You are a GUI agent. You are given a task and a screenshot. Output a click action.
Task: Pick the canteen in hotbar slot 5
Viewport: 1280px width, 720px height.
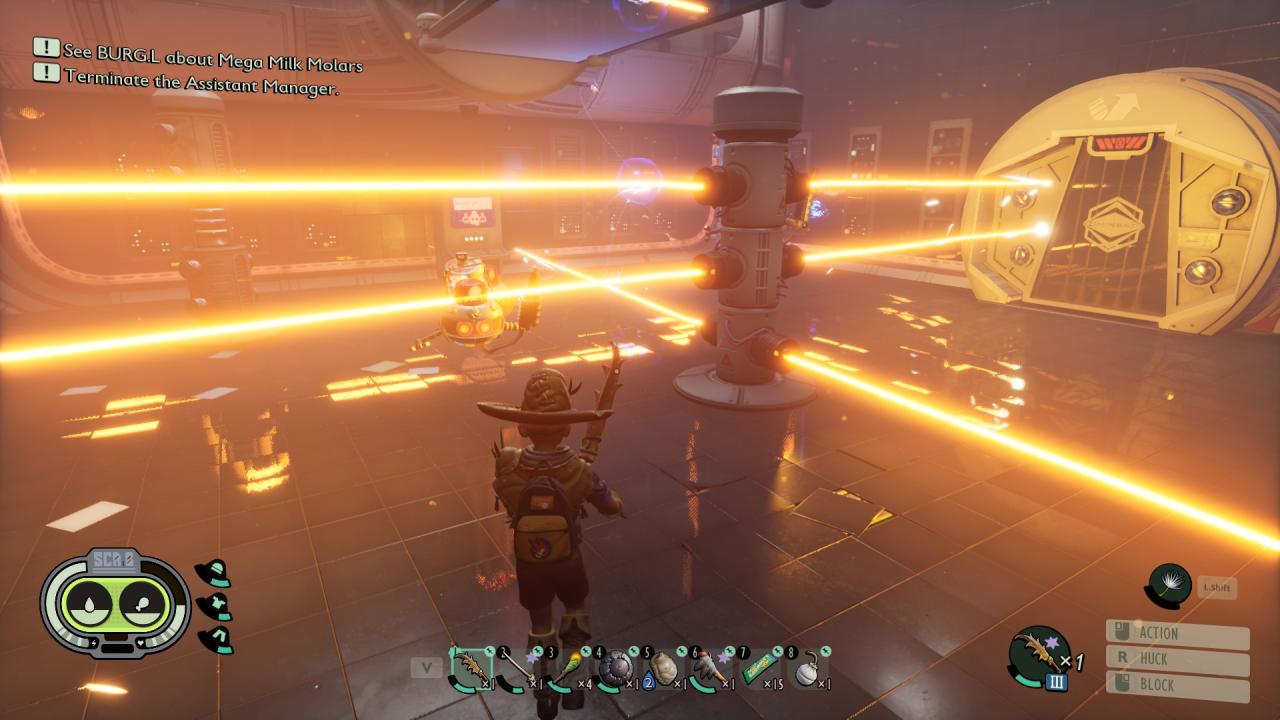click(663, 668)
